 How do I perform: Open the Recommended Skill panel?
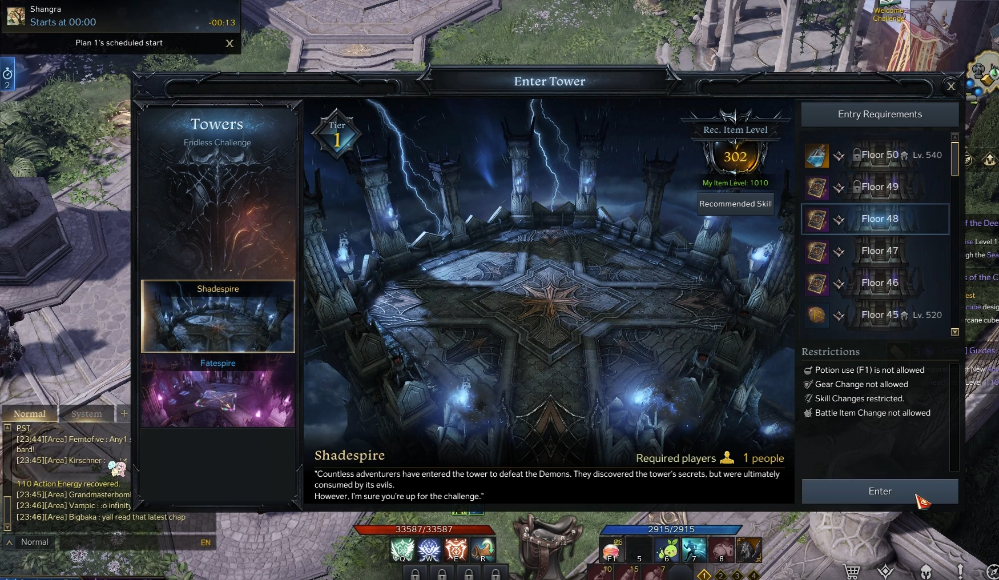click(x=735, y=204)
